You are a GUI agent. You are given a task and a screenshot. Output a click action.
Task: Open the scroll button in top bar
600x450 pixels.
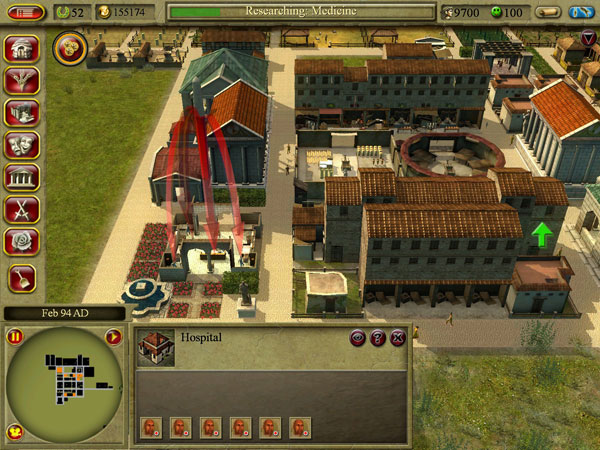pyautogui.click(x=547, y=12)
